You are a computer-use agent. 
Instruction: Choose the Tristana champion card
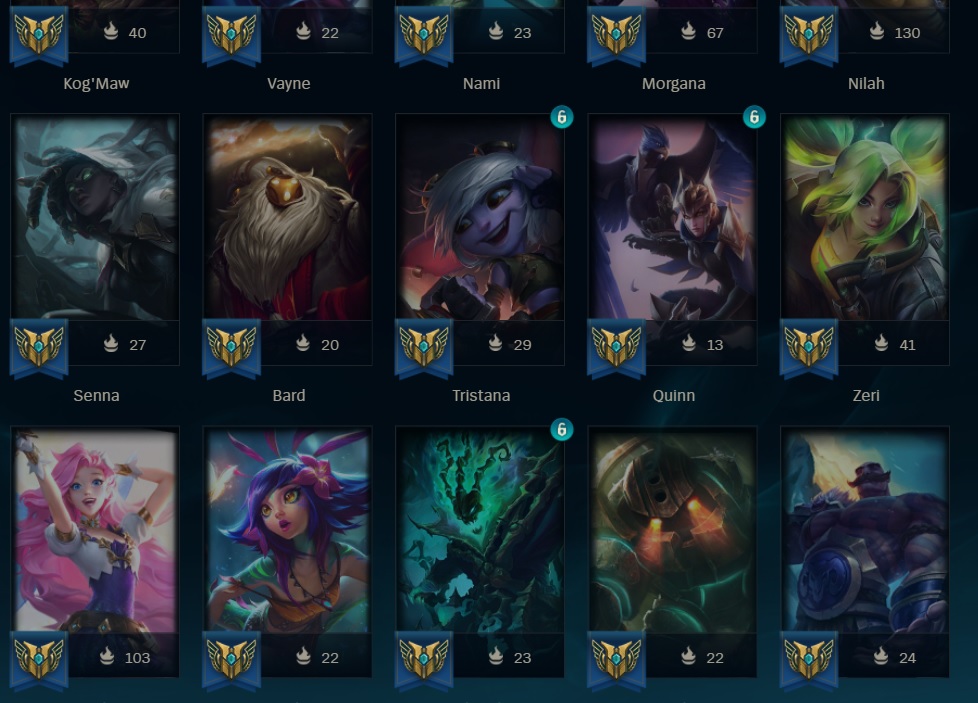(x=480, y=220)
